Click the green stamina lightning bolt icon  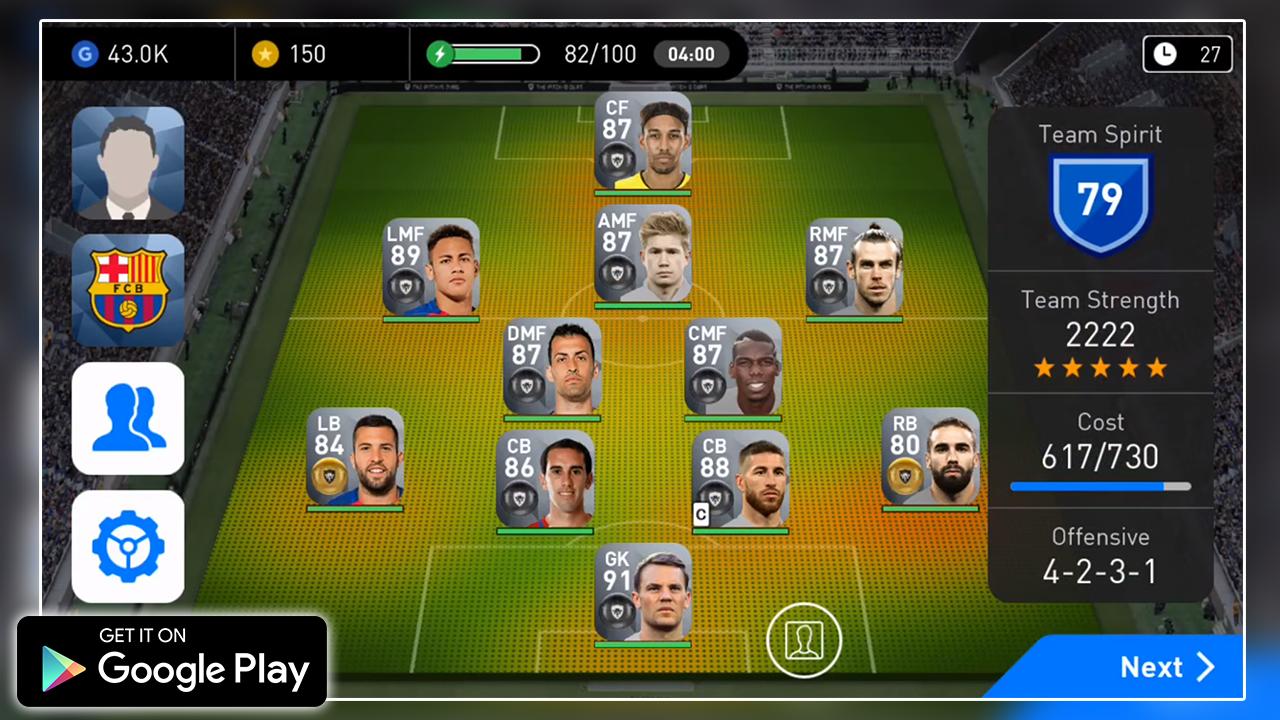coord(440,53)
